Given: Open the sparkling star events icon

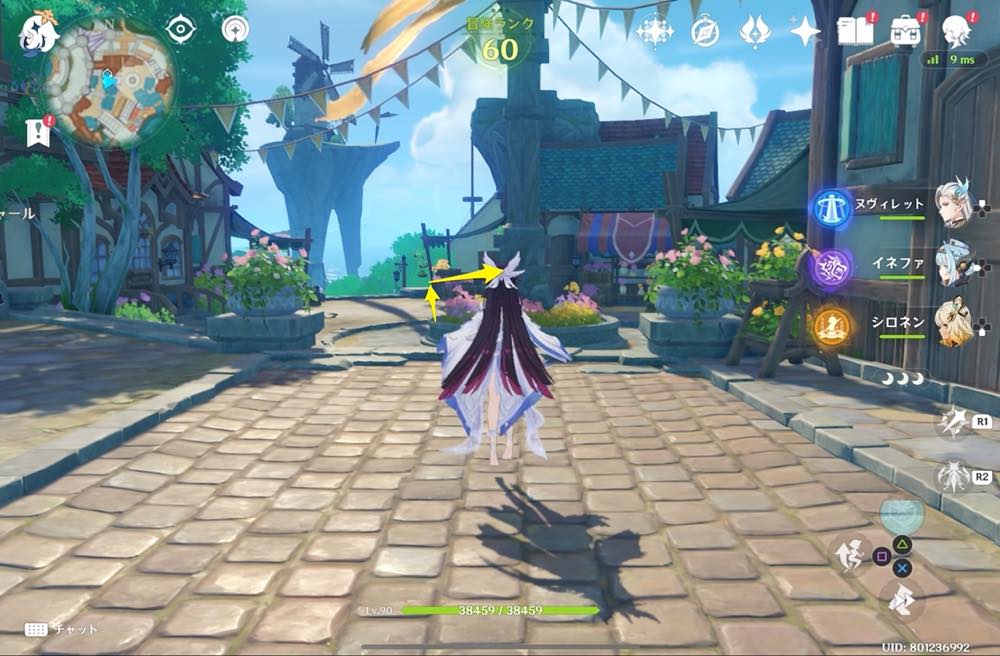Looking at the screenshot, I should pos(655,31).
